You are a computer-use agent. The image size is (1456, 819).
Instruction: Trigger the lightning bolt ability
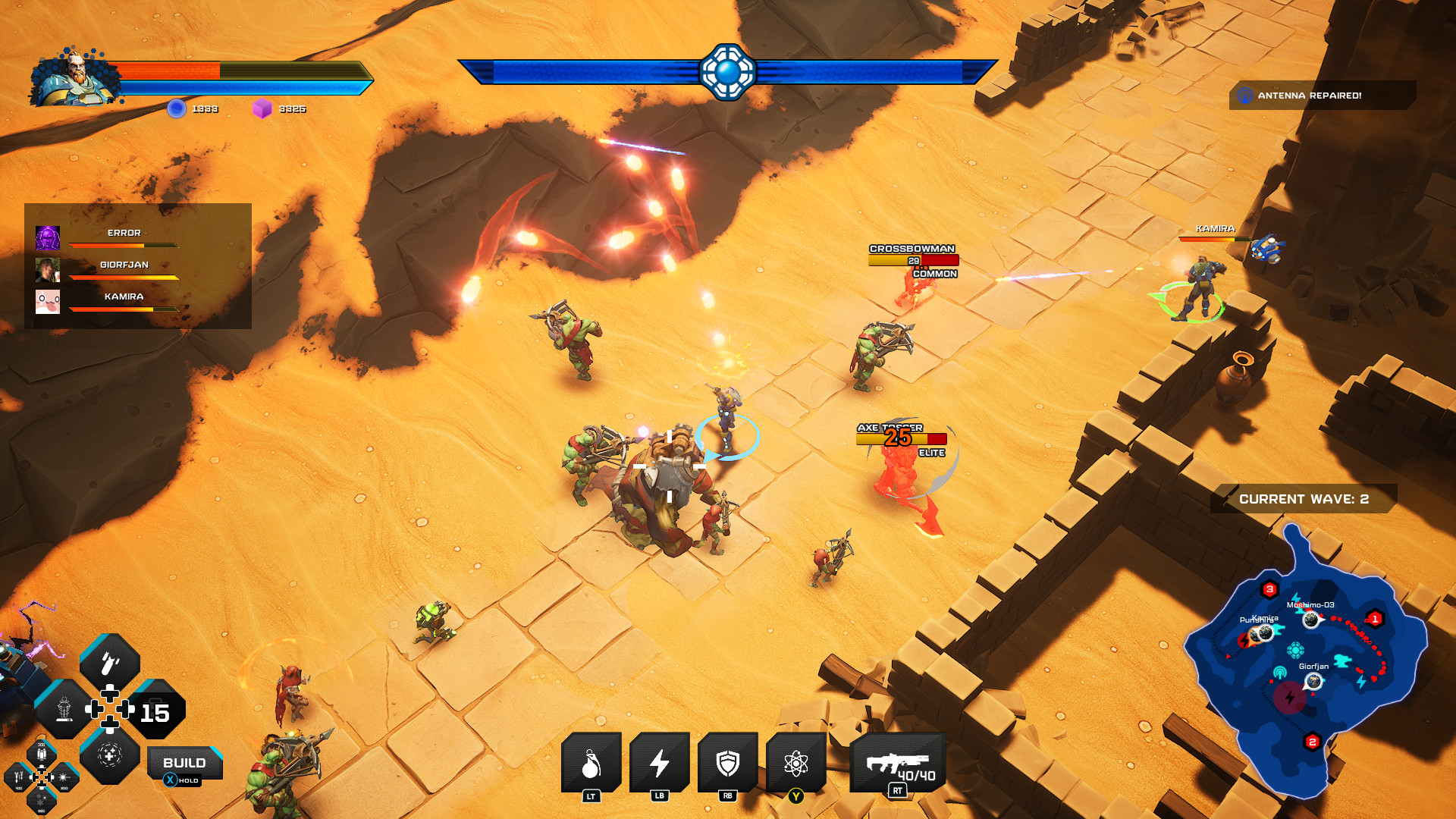point(659,763)
